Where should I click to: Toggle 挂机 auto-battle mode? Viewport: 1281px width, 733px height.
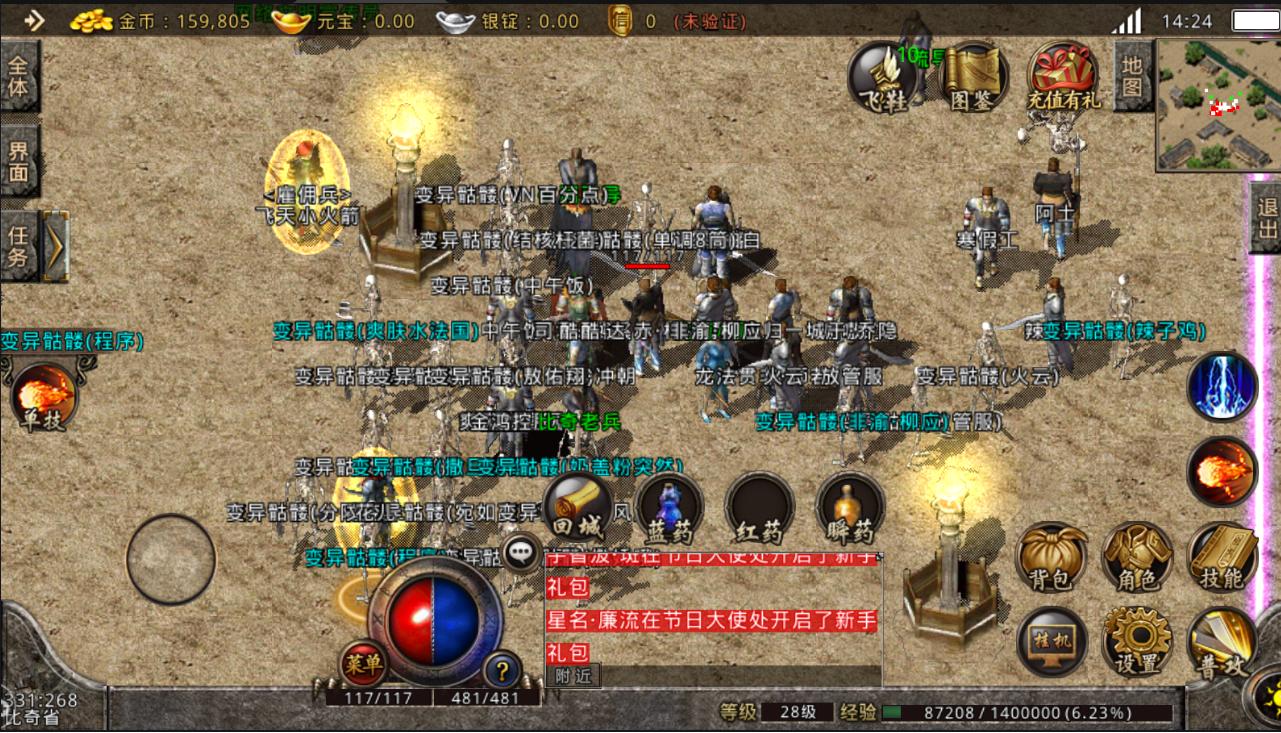coord(1051,642)
